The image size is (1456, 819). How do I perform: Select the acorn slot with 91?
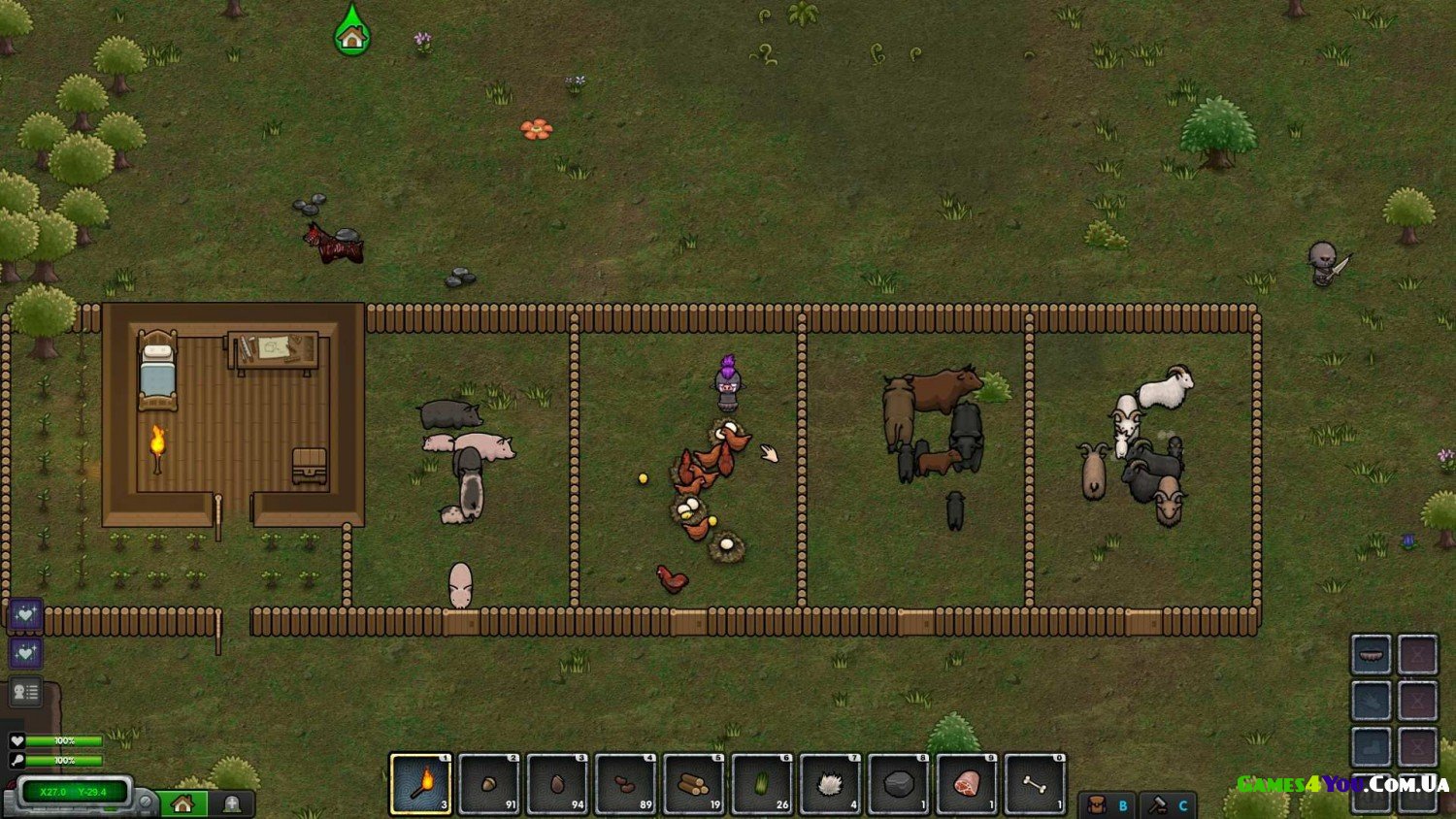[x=489, y=783]
